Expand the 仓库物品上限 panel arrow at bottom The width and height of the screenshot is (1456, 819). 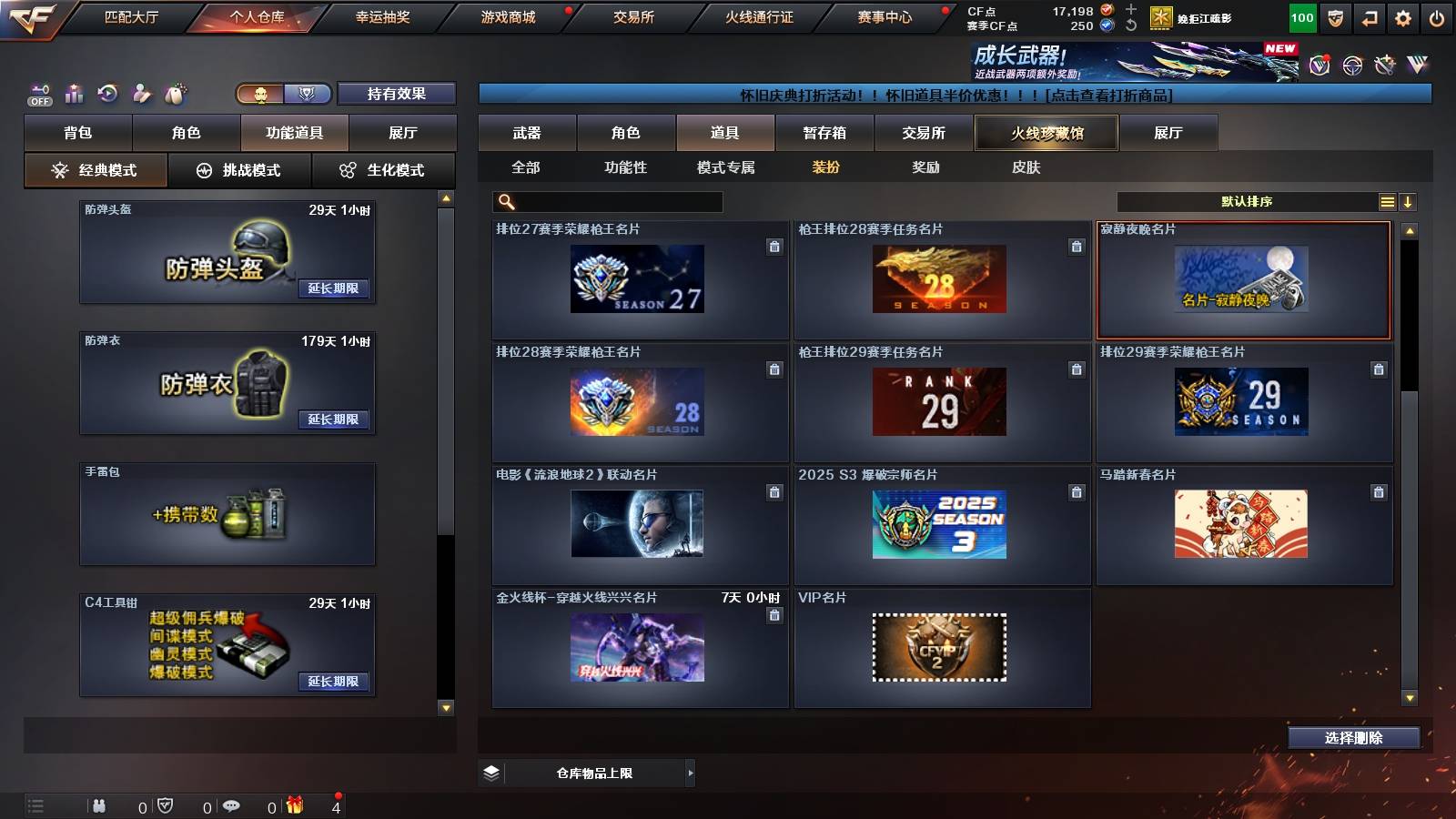point(689,773)
